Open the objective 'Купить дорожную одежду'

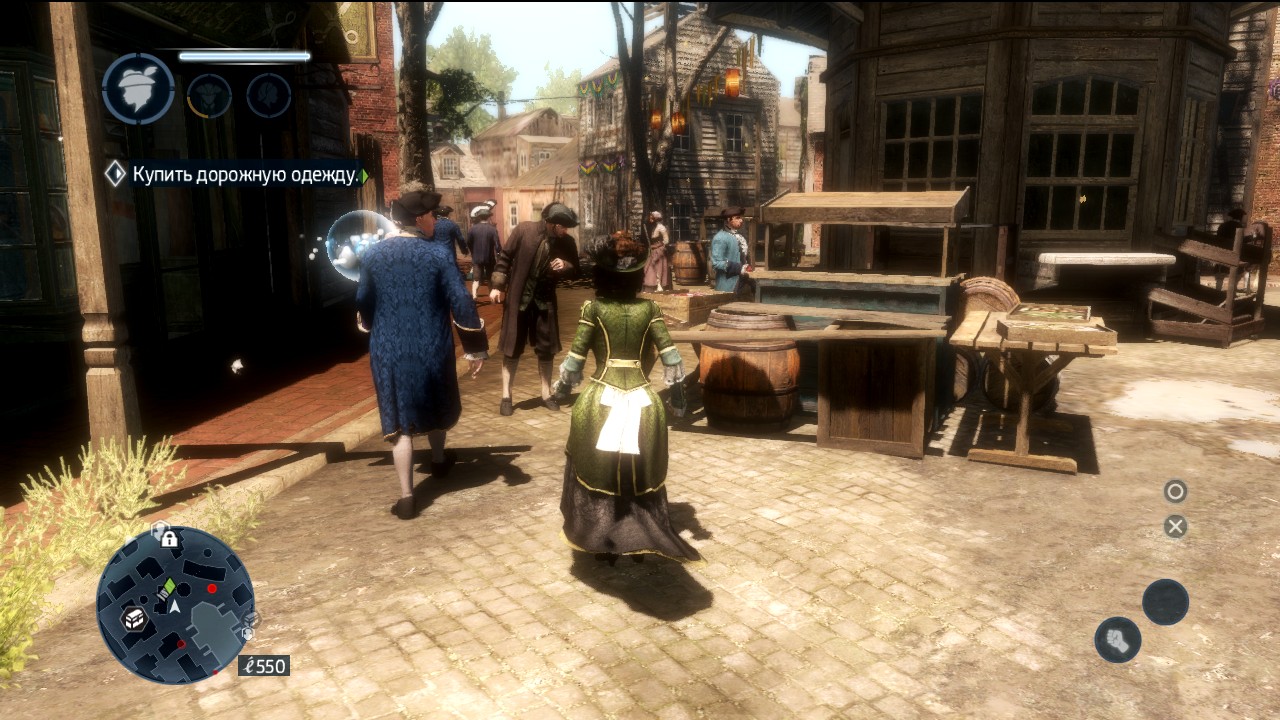245,175
